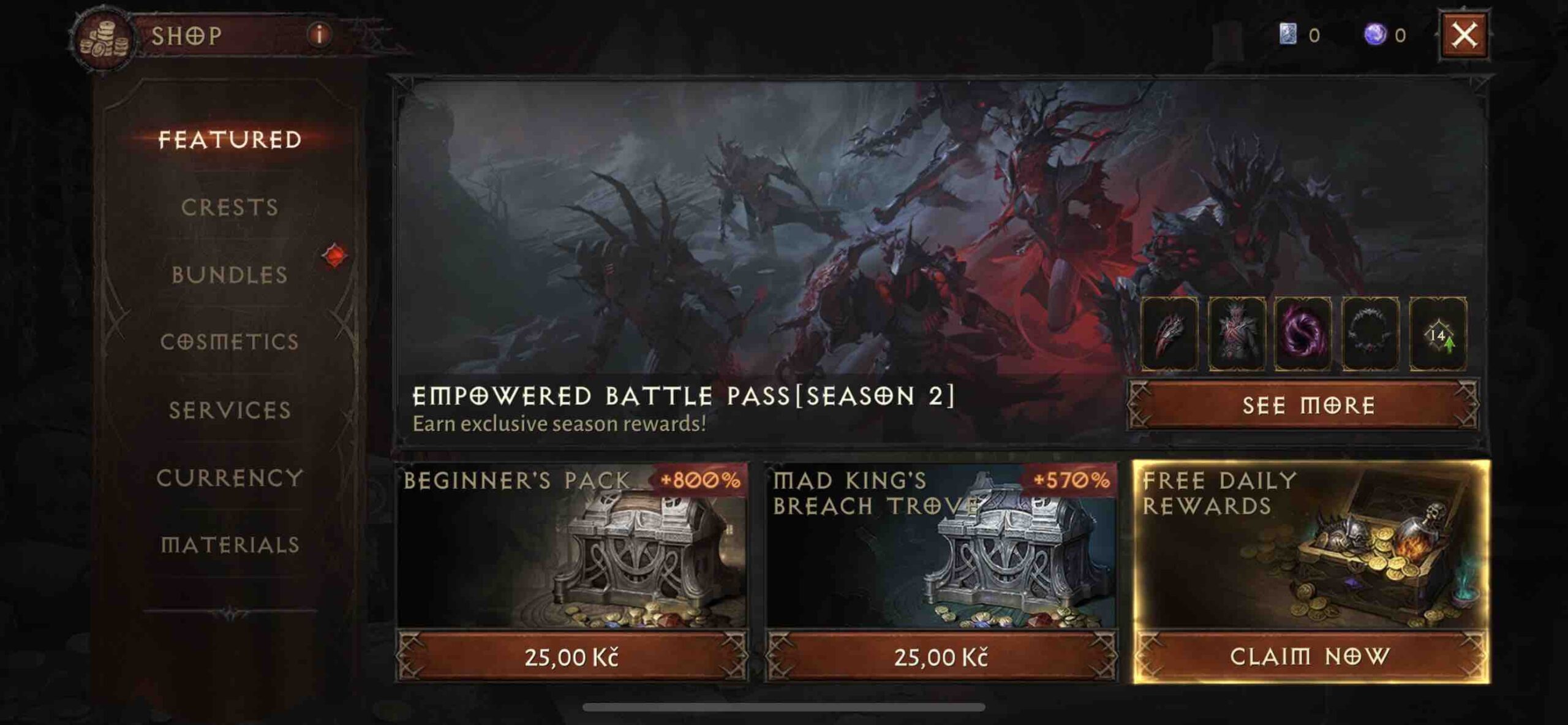This screenshot has height=725, width=1568.
Task: Open the shop info icon
Action: click(x=318, y=35)
